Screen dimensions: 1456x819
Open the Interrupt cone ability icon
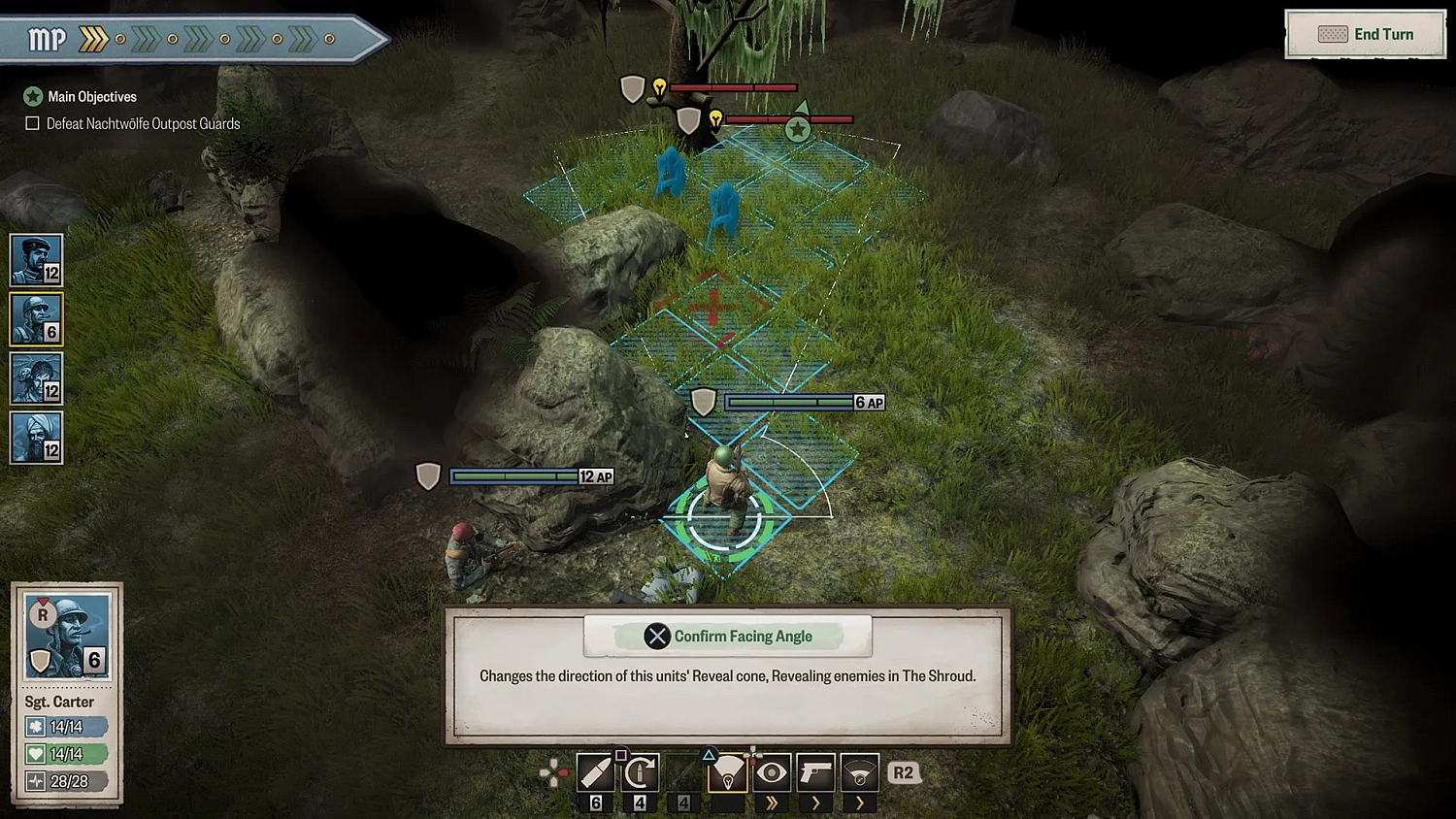[x=859, y=771]
